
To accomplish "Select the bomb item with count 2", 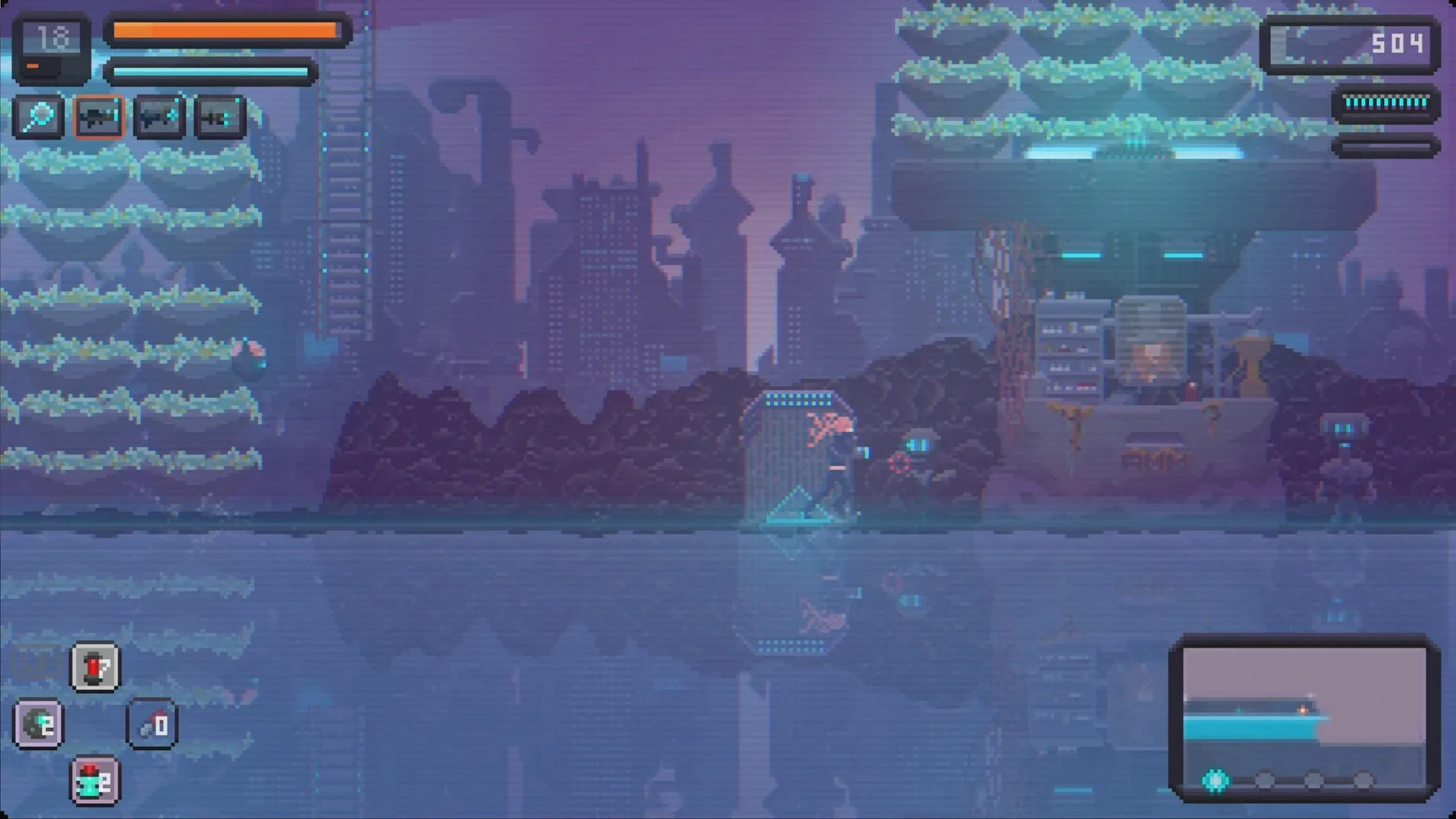I will click(39, 725).
